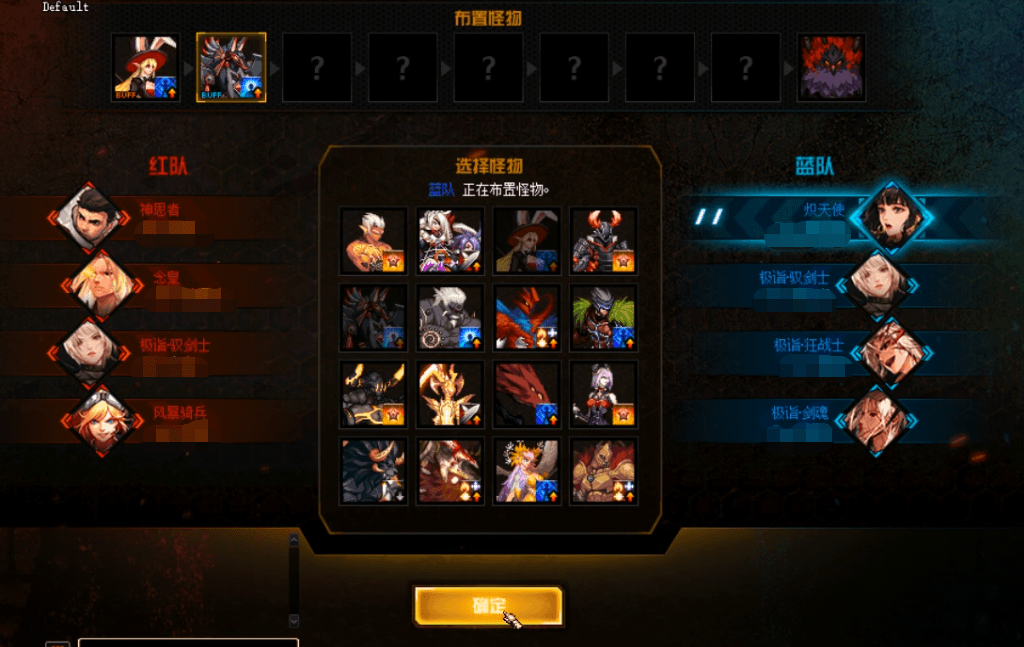The image size is (1024, 647).
Task: Select the golden muscular red-maned beast monster
Action: (x=603, y=471)
